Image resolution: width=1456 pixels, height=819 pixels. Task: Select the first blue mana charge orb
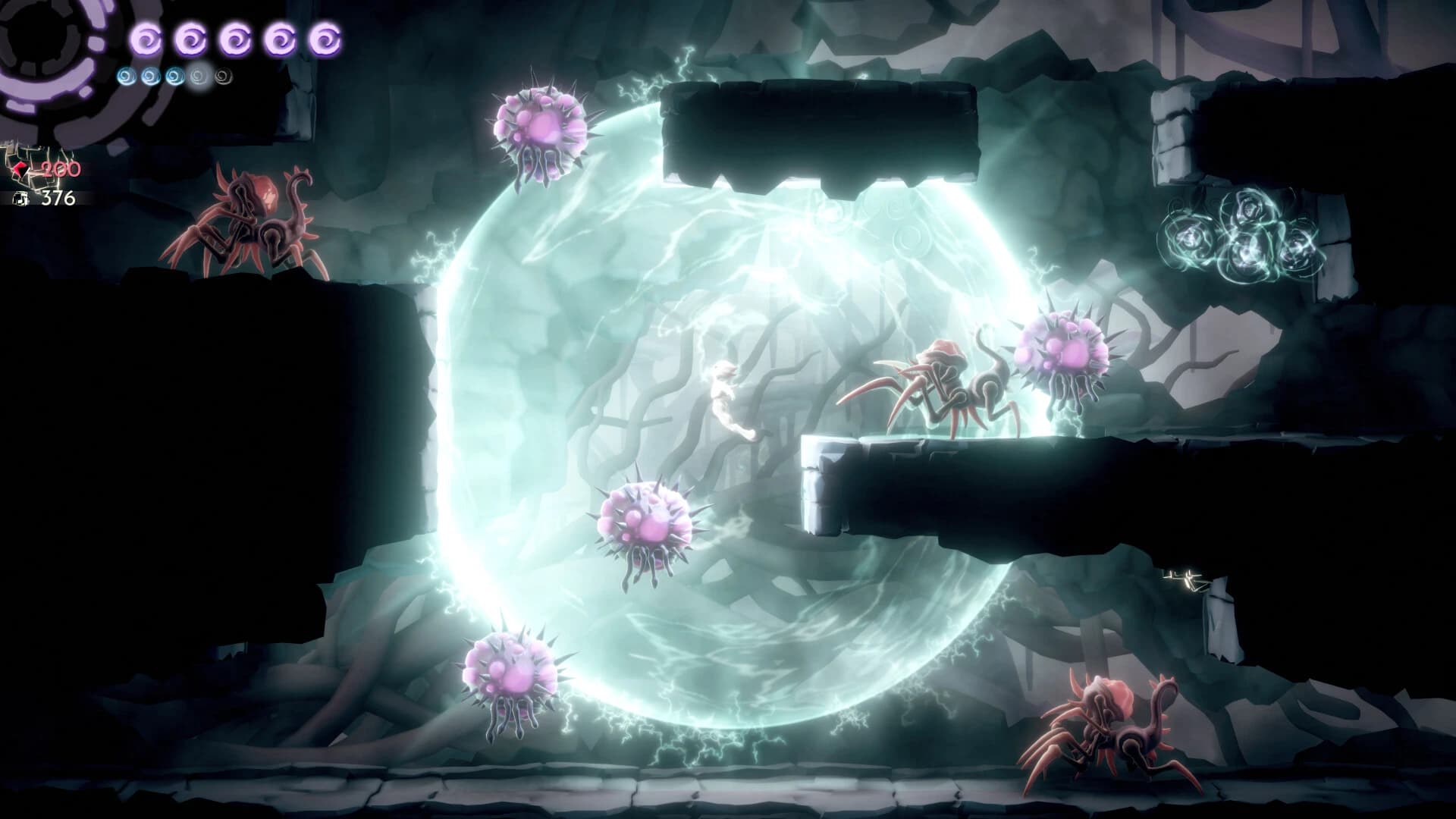(x=125, y=74)
